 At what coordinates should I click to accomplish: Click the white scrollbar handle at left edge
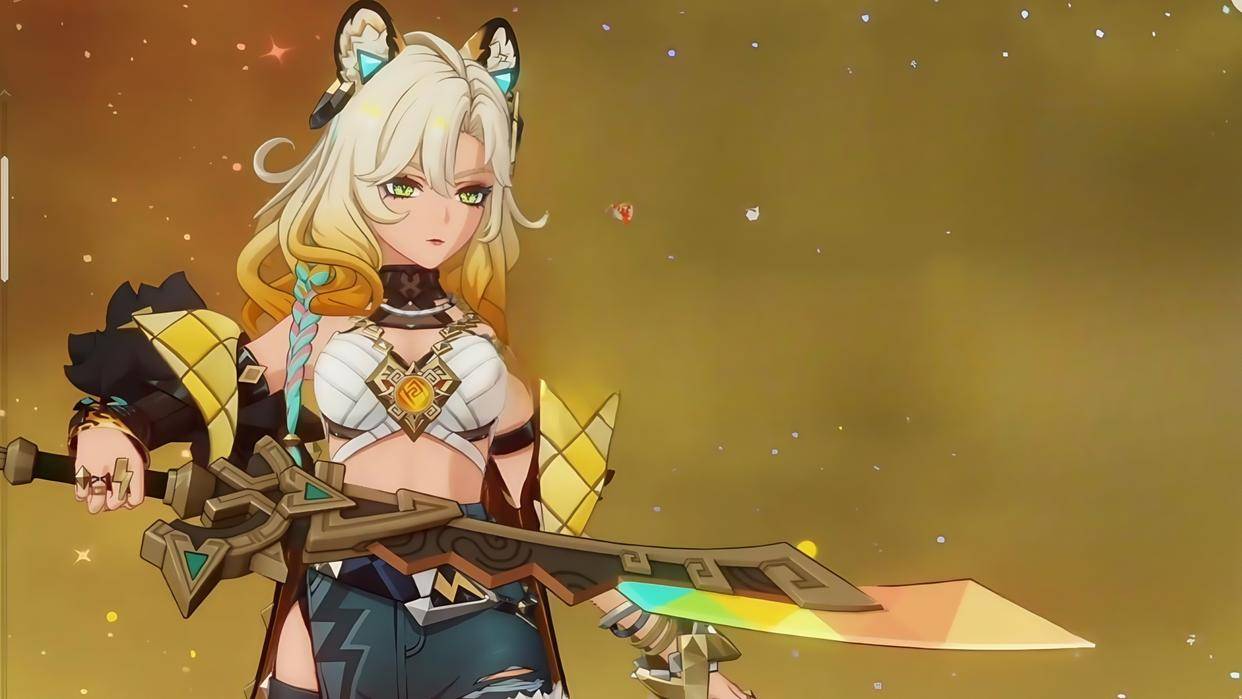4,218
